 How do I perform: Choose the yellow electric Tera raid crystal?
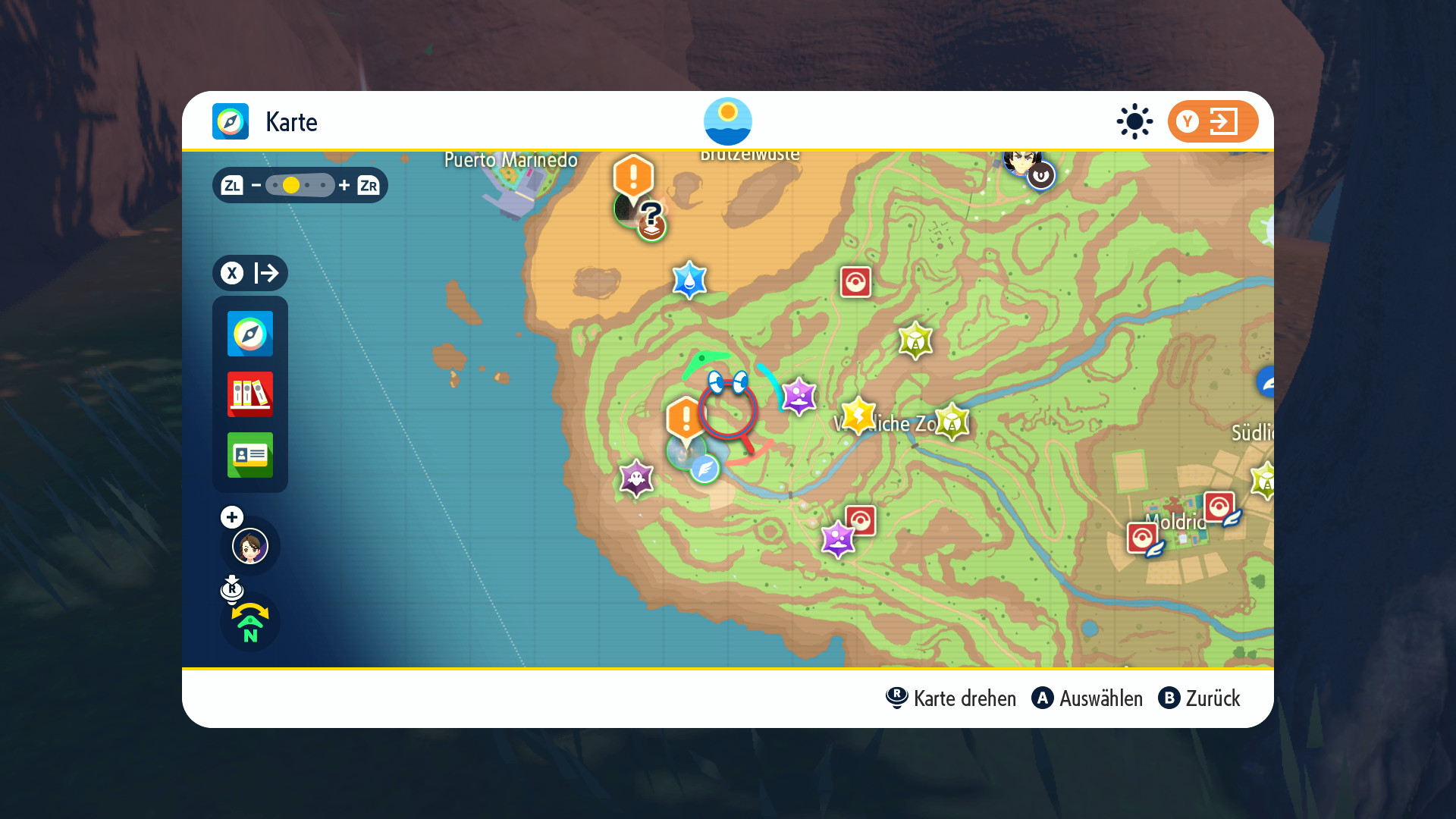click(858, 415)
